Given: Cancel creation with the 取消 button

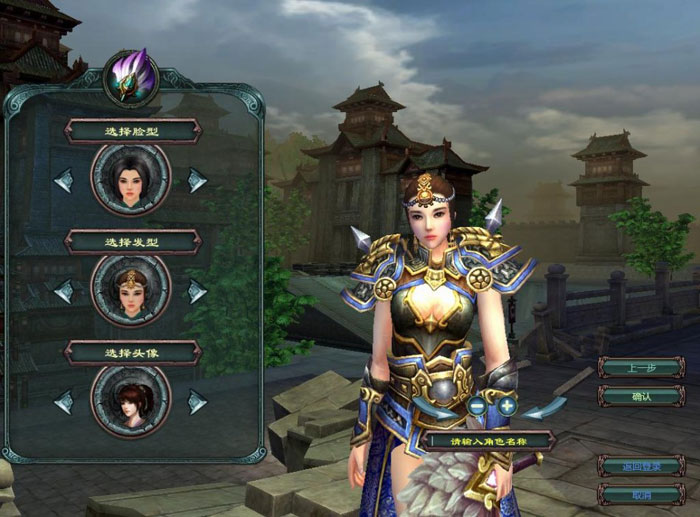Looking at the screenshot, I should coord(641,494).
